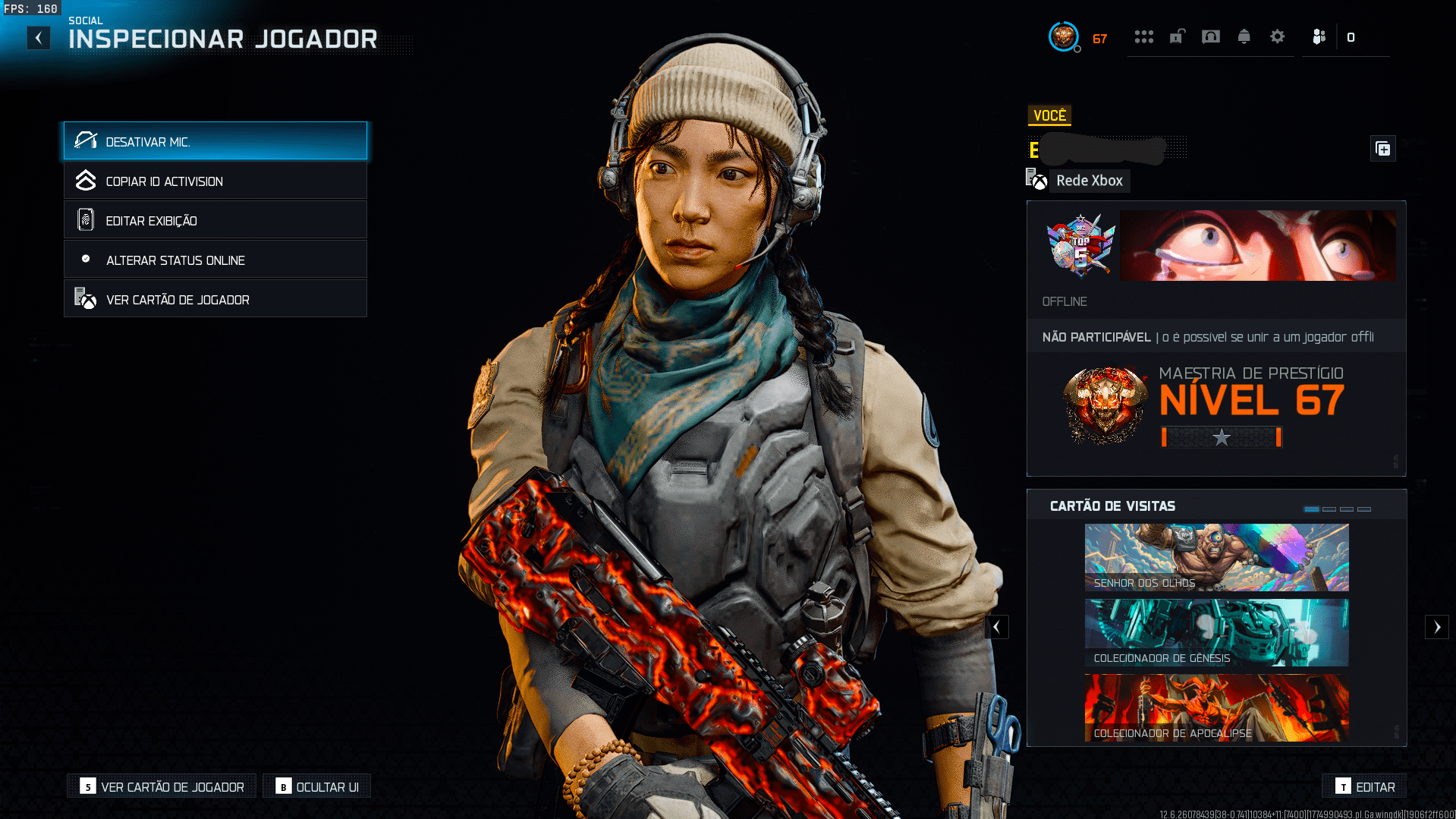Open the Senhor dos Olhos calling card
The image size is (1456, 819).
[x=1215, y=557]
